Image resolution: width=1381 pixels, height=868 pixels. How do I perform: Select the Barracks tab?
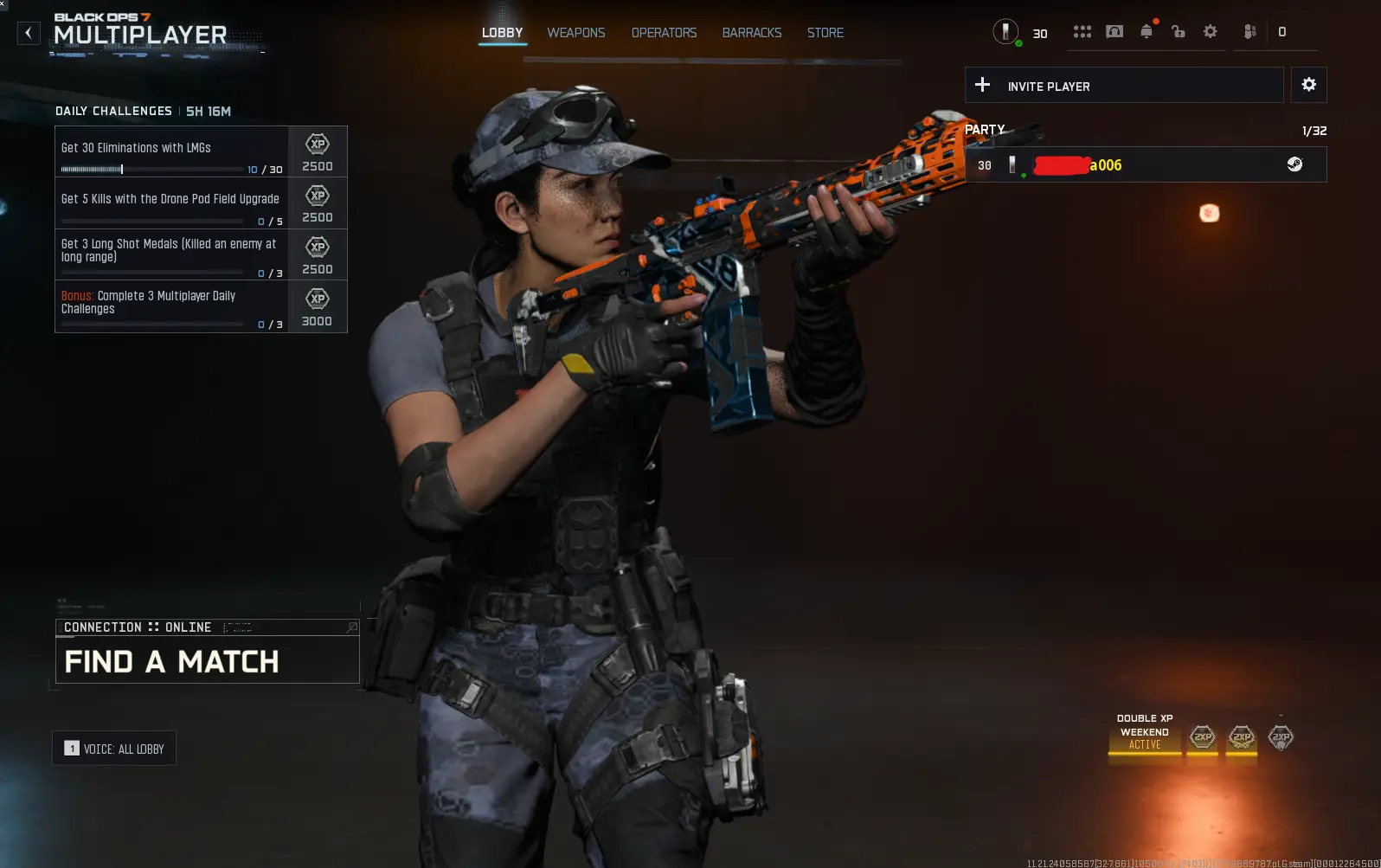tap(751, 33)
